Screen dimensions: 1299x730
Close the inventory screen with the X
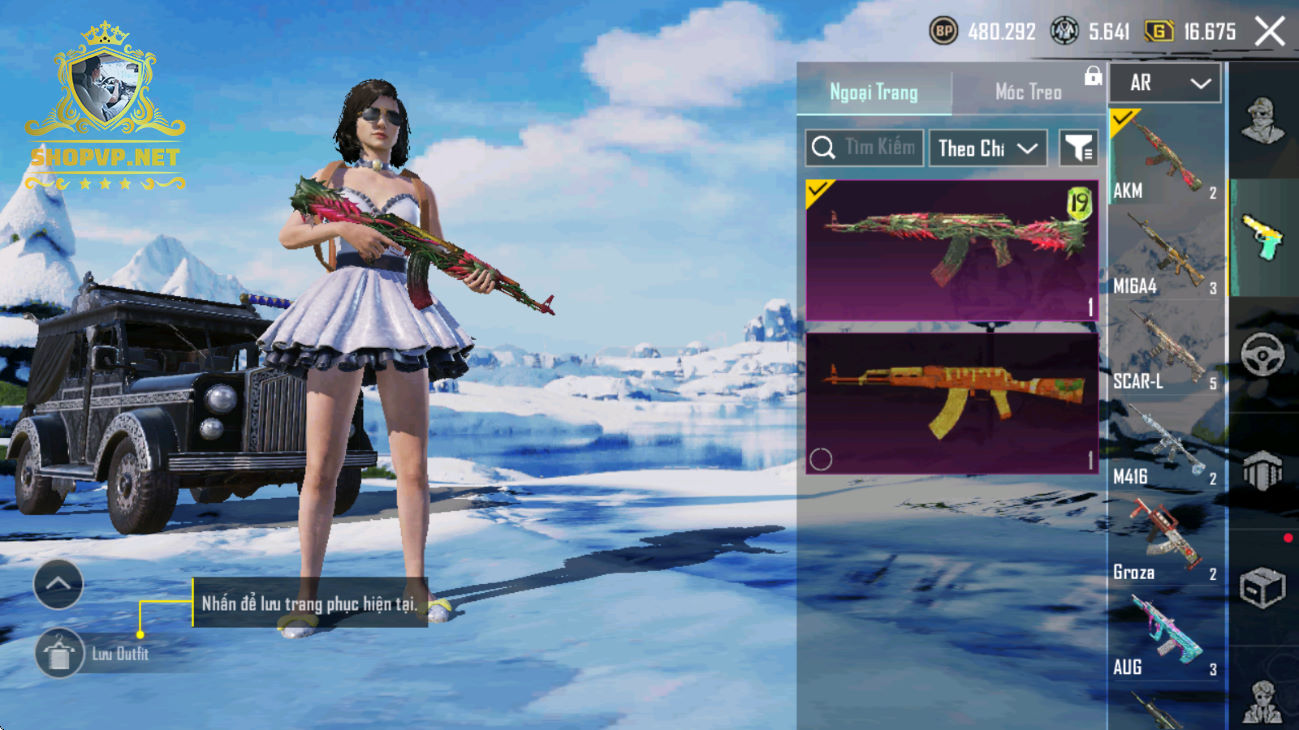click(x=1270, y=32)
